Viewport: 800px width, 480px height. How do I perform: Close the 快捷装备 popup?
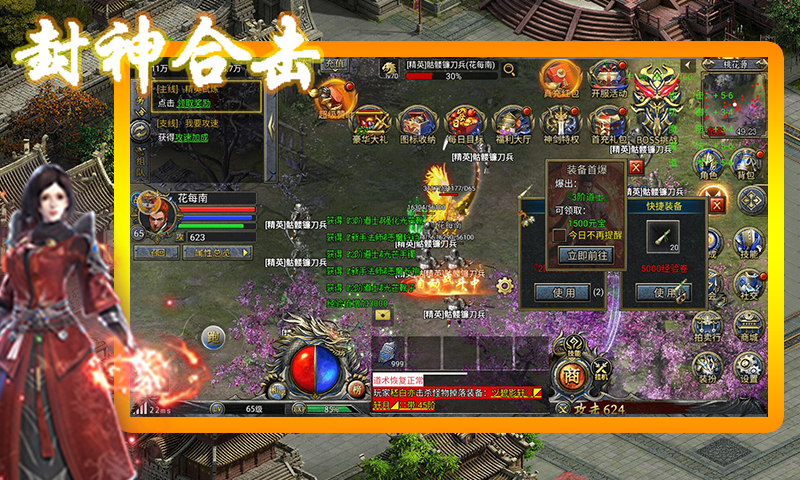point(716,204)
